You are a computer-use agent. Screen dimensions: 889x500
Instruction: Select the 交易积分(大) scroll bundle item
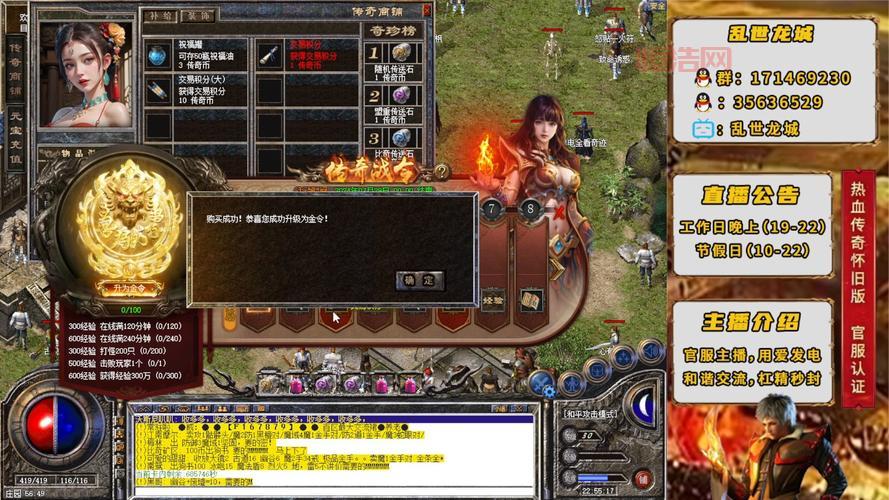pos(157,90)
